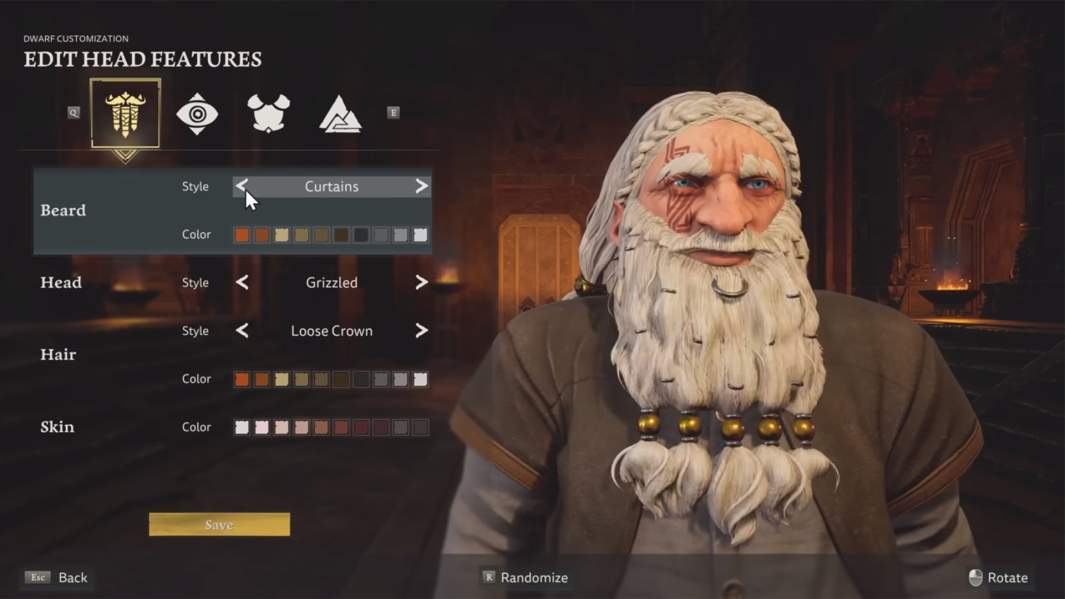Select the previous hair style
Viewport: 1065px width, 599px height.
coord(242,331)
